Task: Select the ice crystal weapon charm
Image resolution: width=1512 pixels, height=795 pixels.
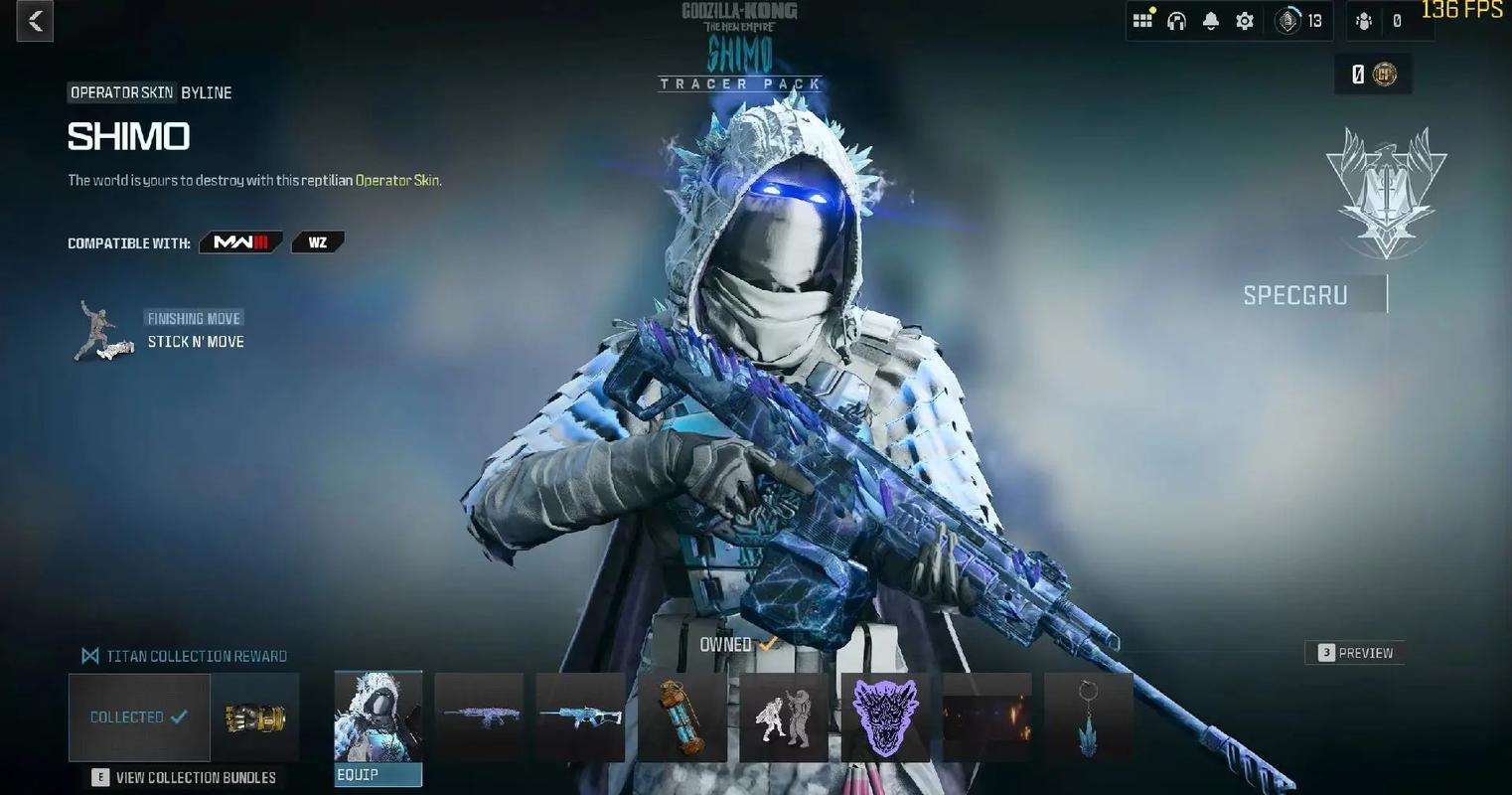Action: [x=1088, y=717]
